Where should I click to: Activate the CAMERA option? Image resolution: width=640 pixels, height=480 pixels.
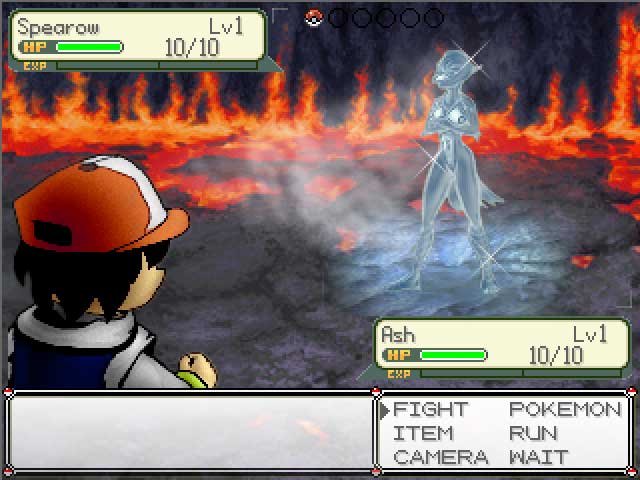(x=440, y=458)
